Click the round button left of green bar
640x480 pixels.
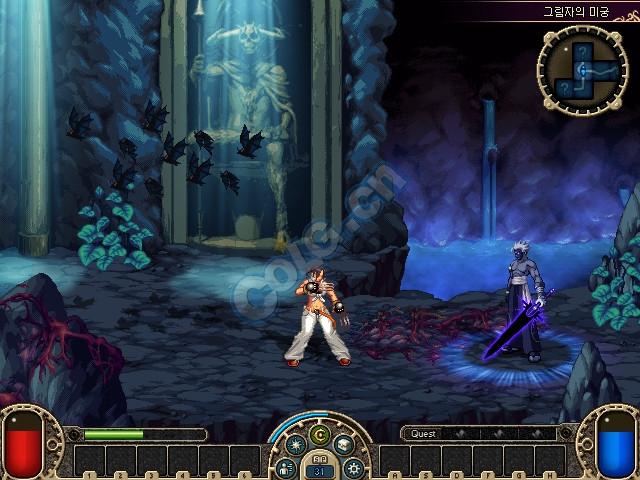72,434
